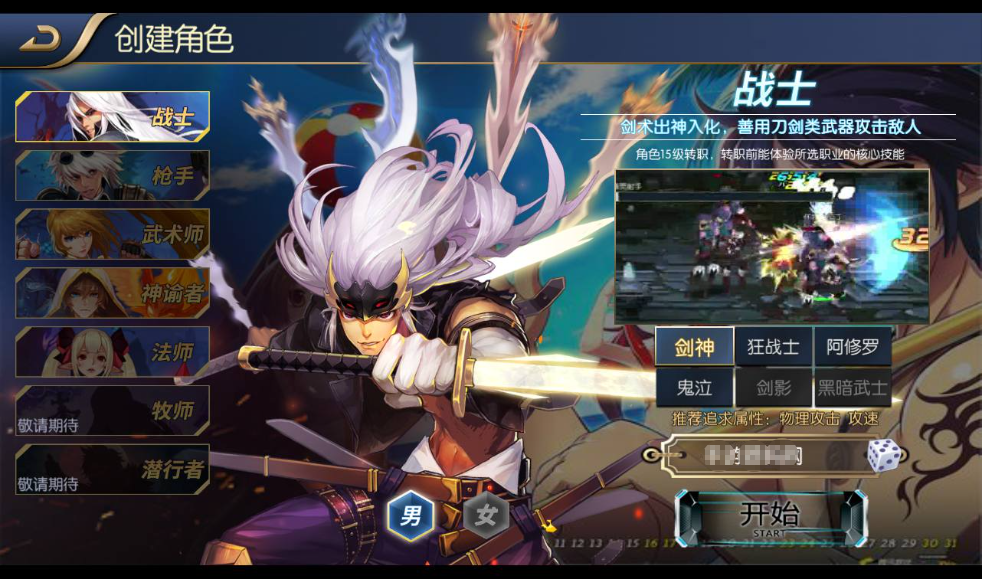
Task: Select the 鬼泣 subclass
Action: click(x=694, y=388)
